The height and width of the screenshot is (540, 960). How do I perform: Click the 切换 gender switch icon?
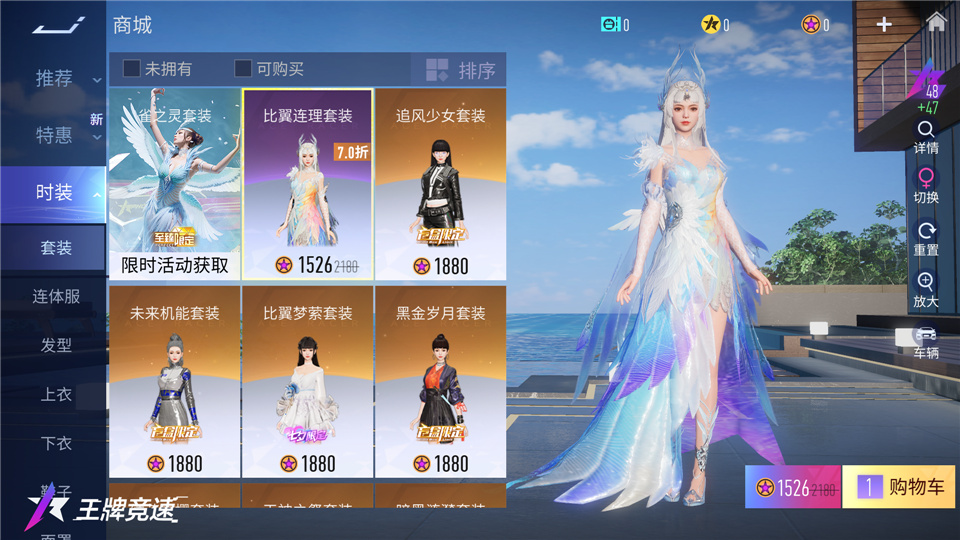926,186
